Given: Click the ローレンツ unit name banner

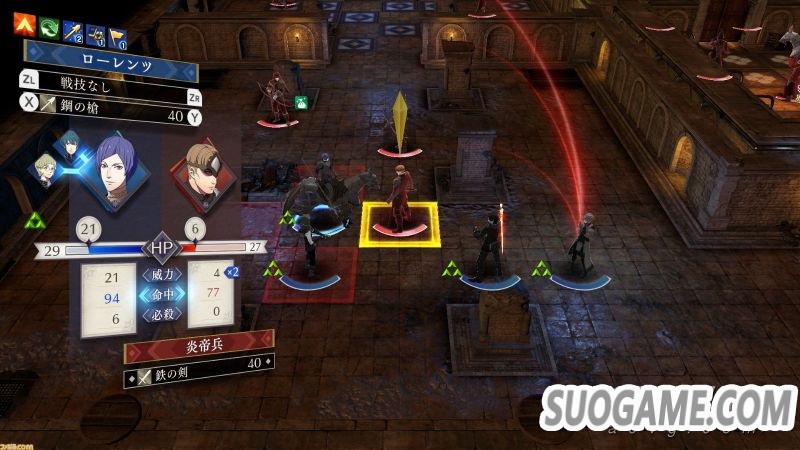Looking at the screenshot, I should click(110, 59).
